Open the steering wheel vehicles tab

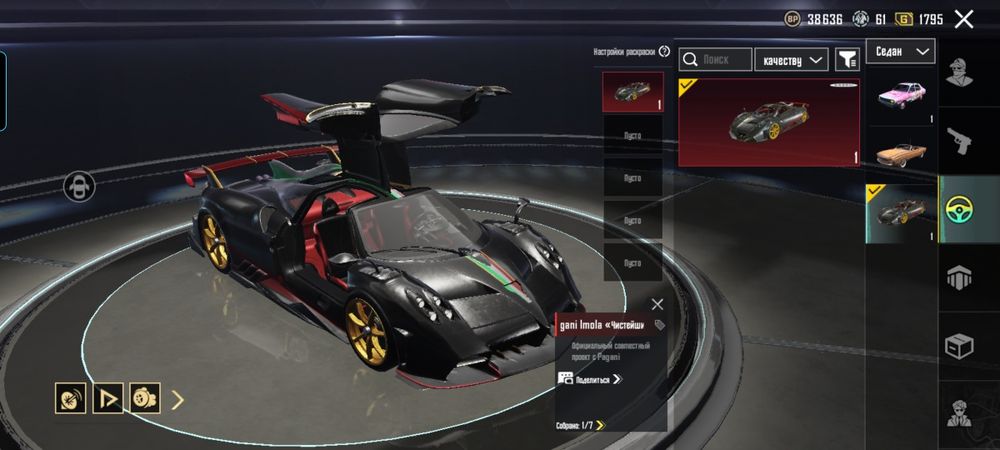tap(968, 209)
